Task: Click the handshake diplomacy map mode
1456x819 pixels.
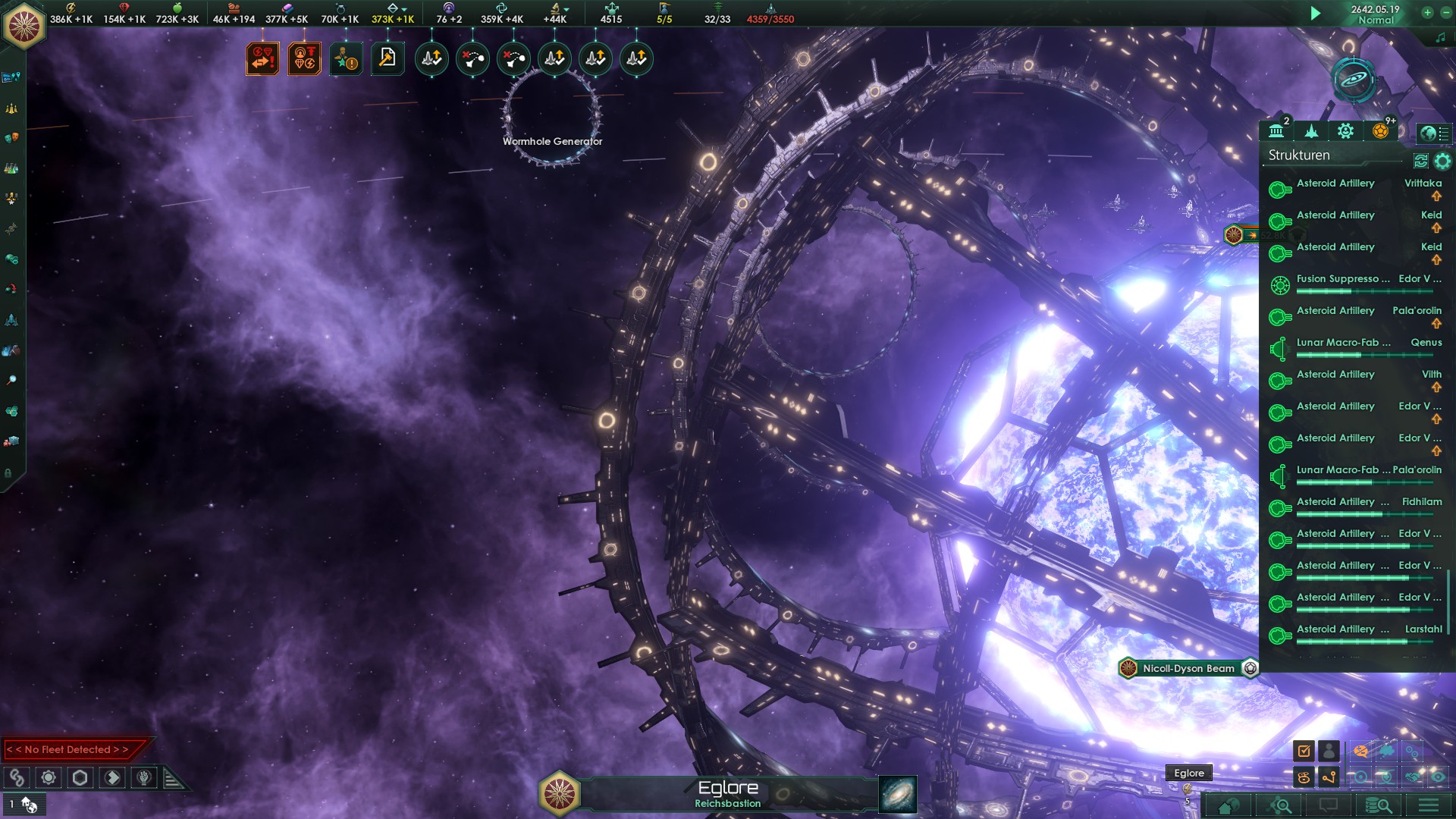Action: click(1414, 777)
